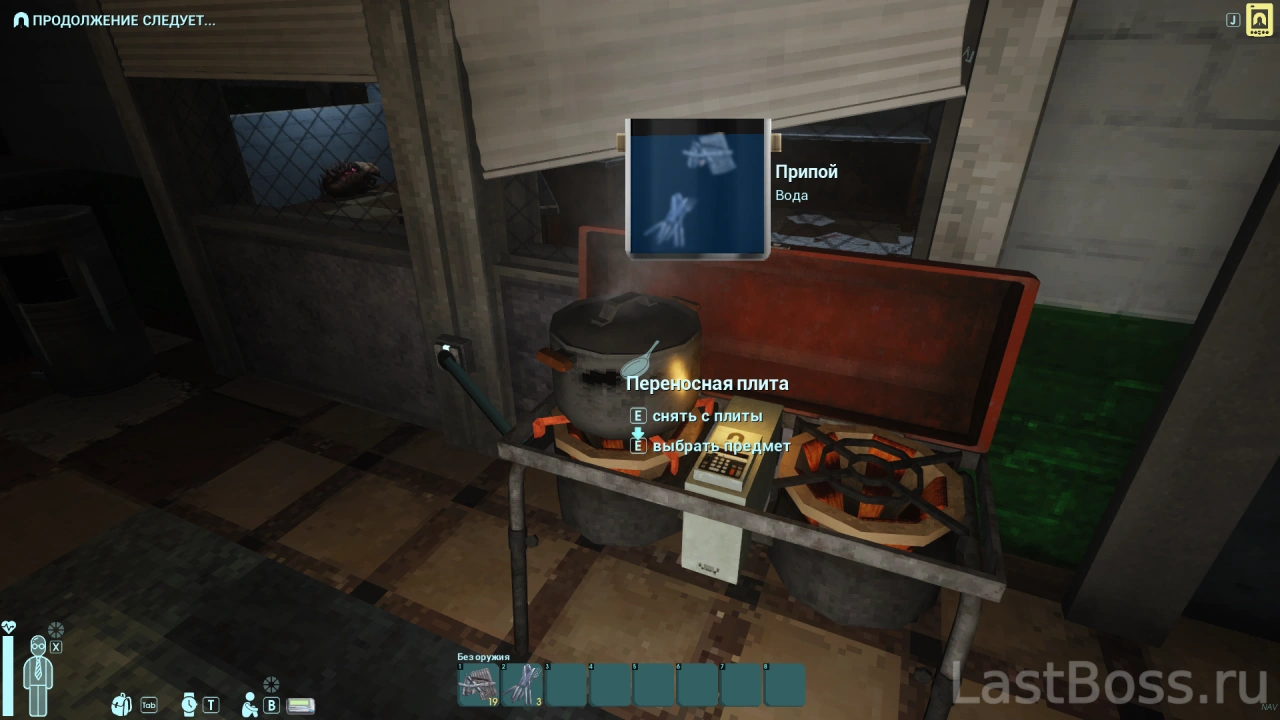Image resolution: width=1280 pixels, height=720 pixels.
Task: Click the sitting person icon
Action: coord(250,704)
